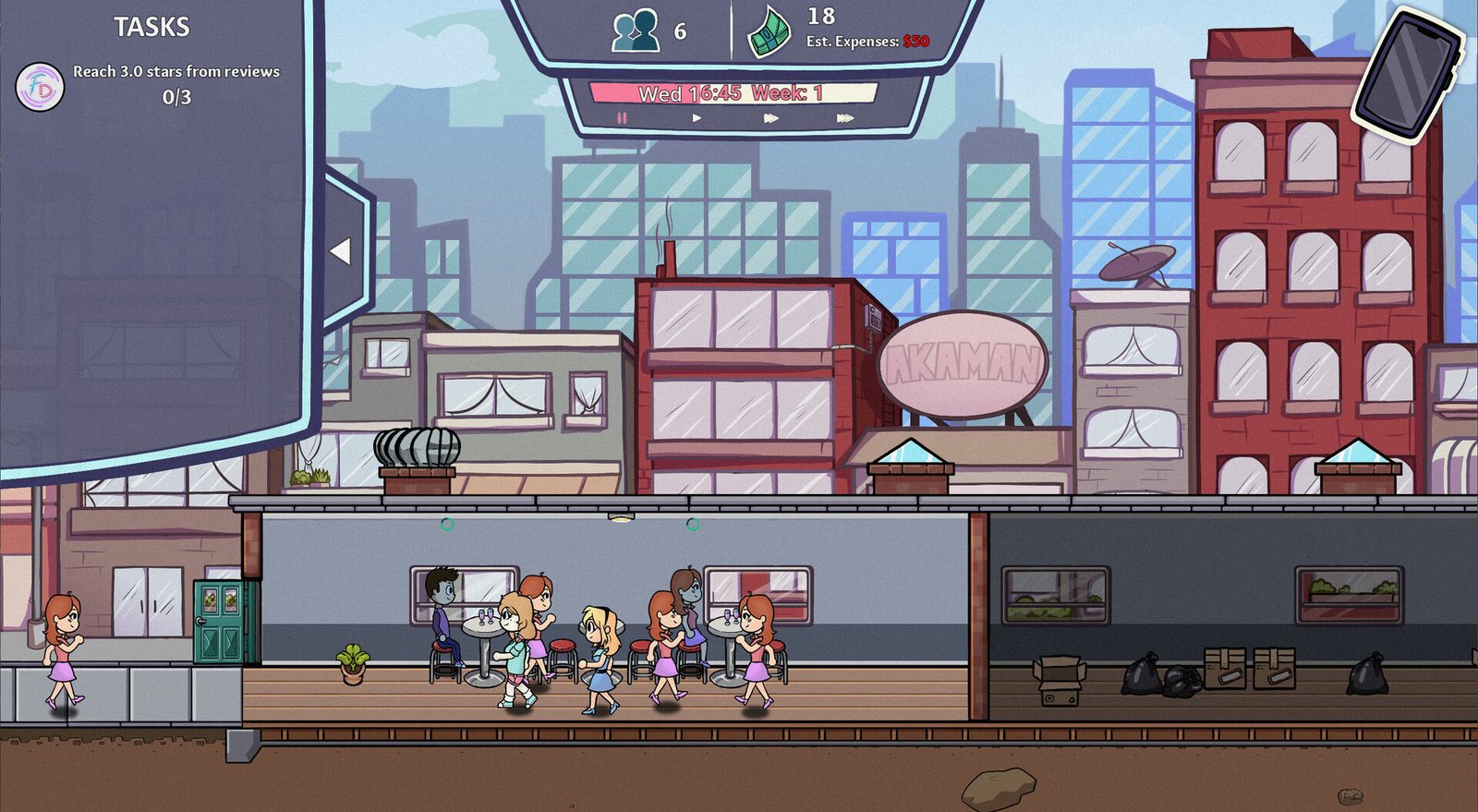Open the smartphone menu
This screenshot has height=812, width=1478.
[x=1406, y=74]
